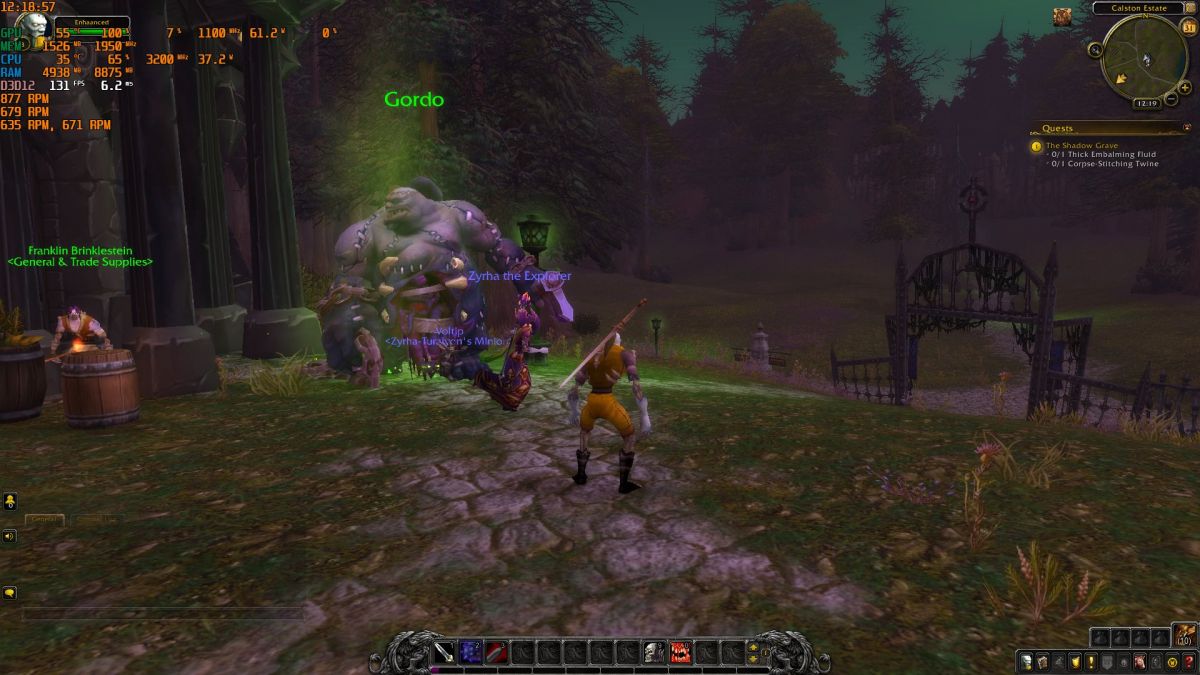
Task: Open the gold coin shop button
Action: tap(1172, 662)
